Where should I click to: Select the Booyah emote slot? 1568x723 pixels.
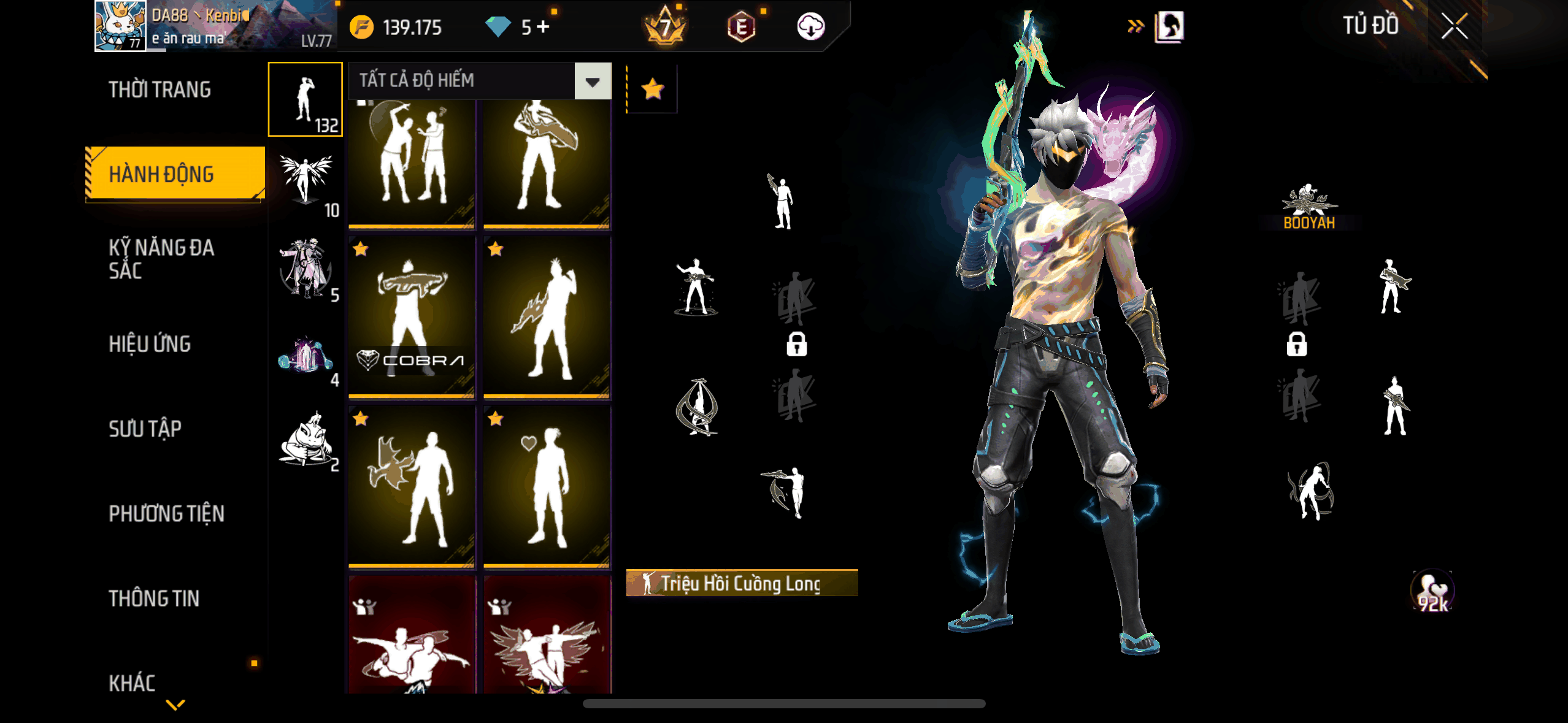coord(1309,207)
